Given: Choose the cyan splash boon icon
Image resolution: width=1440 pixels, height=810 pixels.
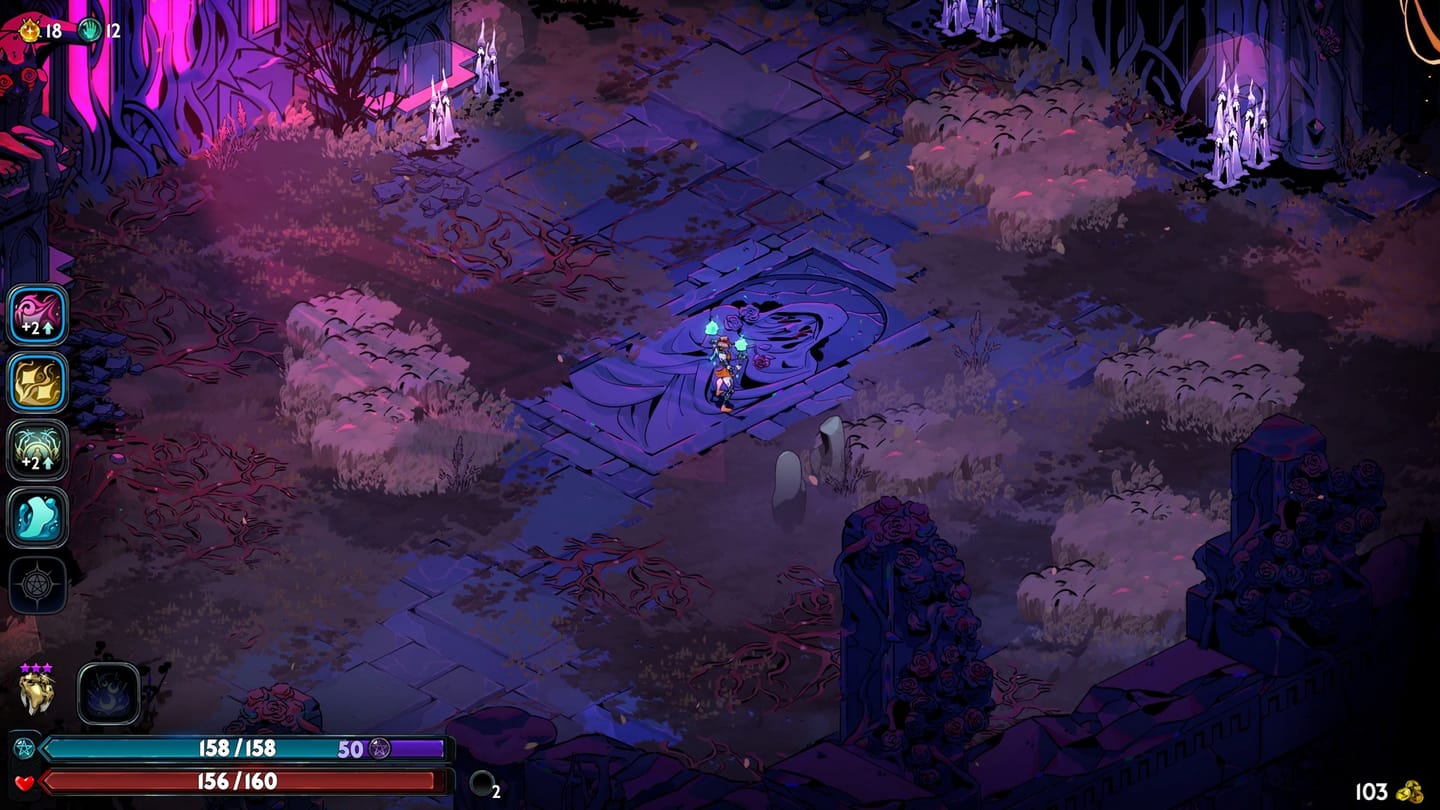Looking at the screenshot, I should (x=38, y=517).
